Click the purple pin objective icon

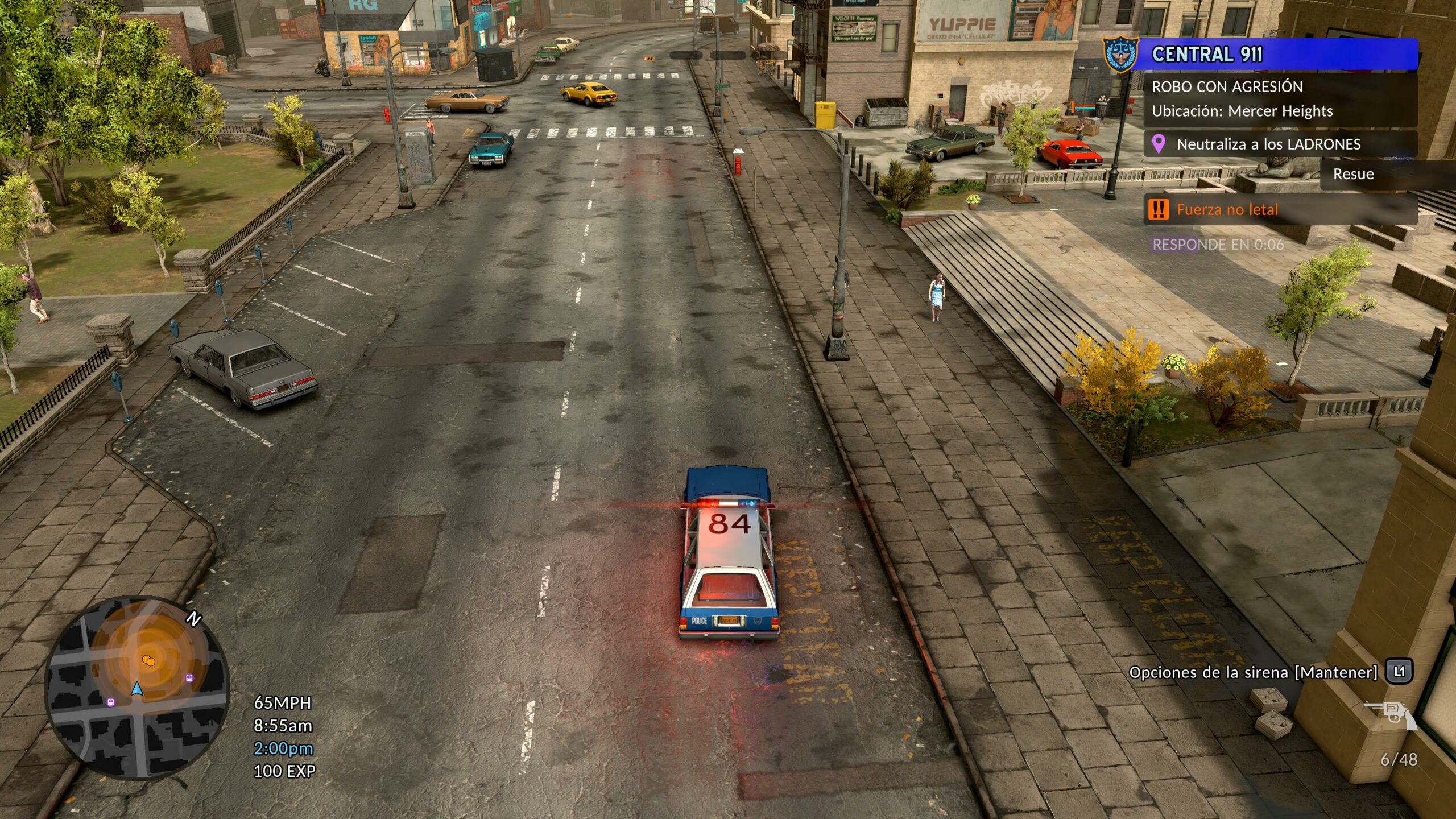tap(1158, 144)
